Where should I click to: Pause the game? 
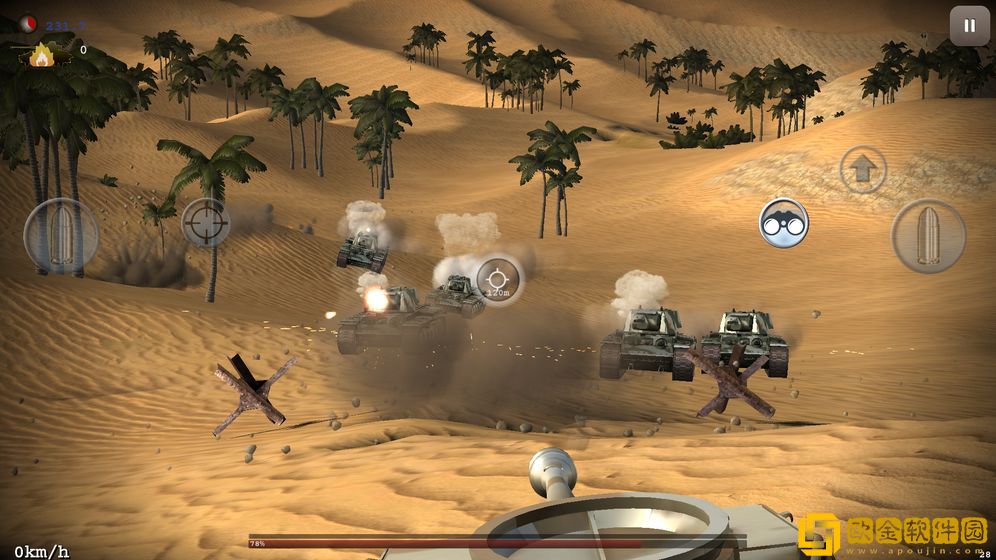[968, 26]
